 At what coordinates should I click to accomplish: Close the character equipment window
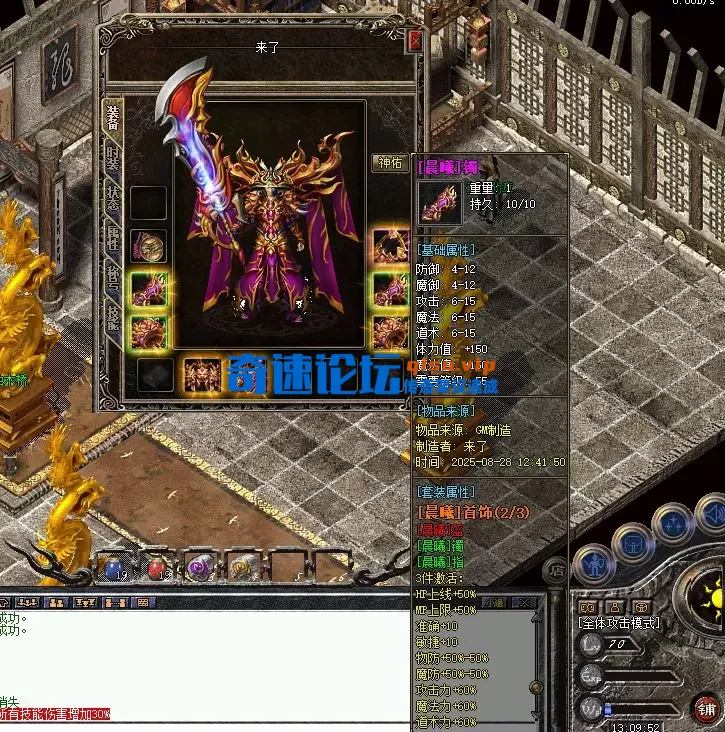(415, 43)
